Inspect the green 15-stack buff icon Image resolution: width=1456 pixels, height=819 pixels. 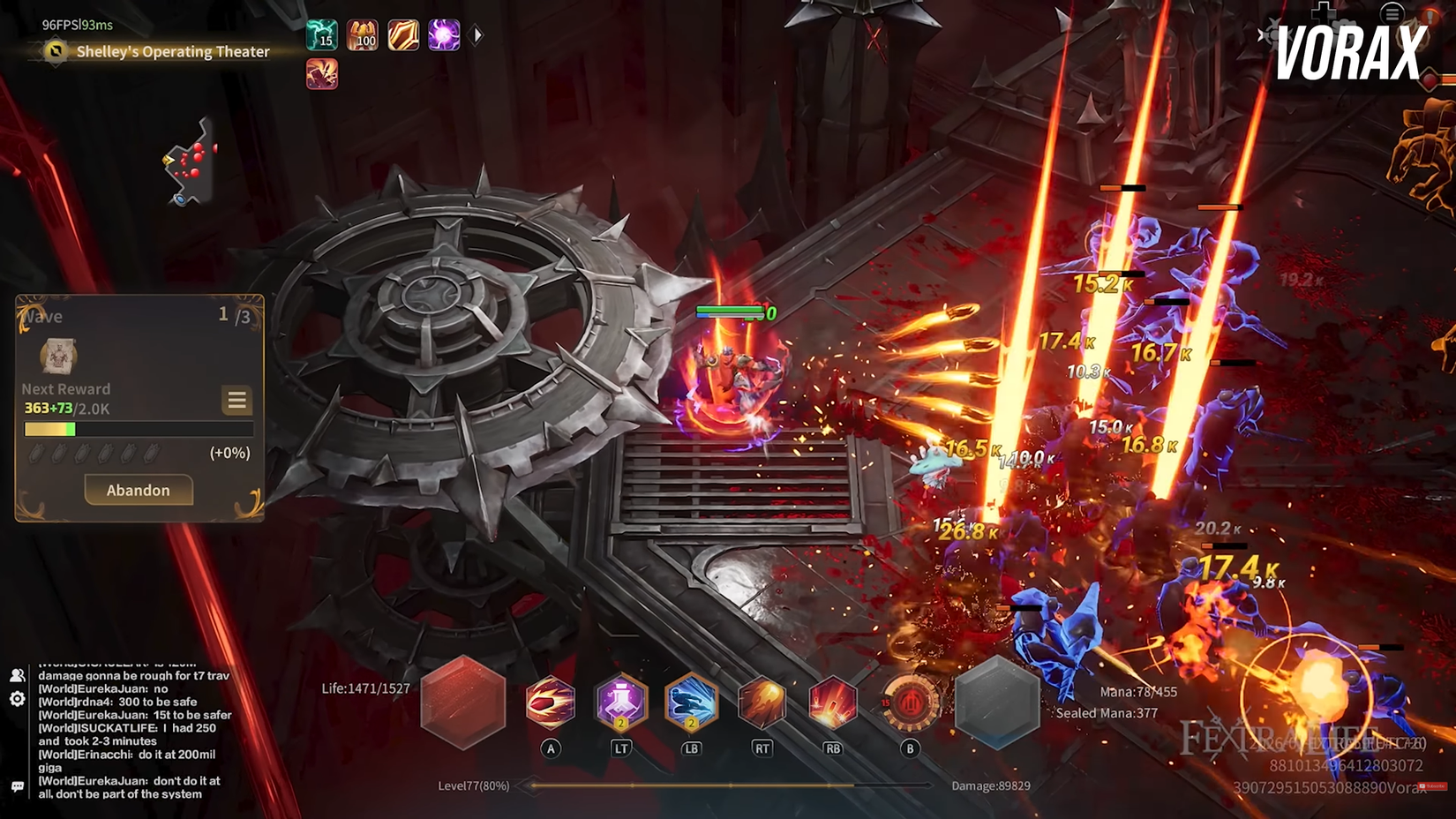tap(322, 35)
